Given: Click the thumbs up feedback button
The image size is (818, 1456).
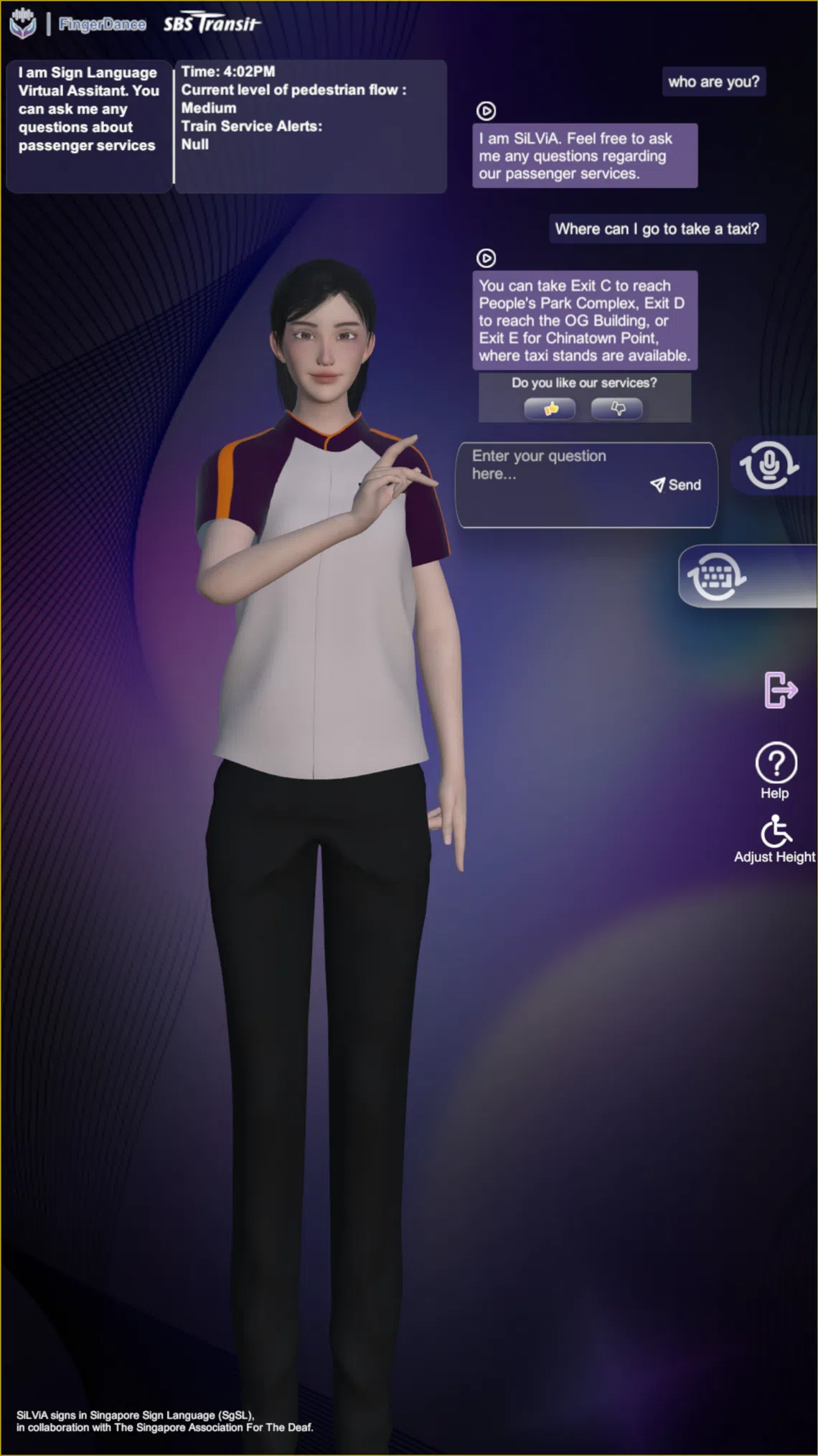Looking at the screenshot, I should (550, 409).
